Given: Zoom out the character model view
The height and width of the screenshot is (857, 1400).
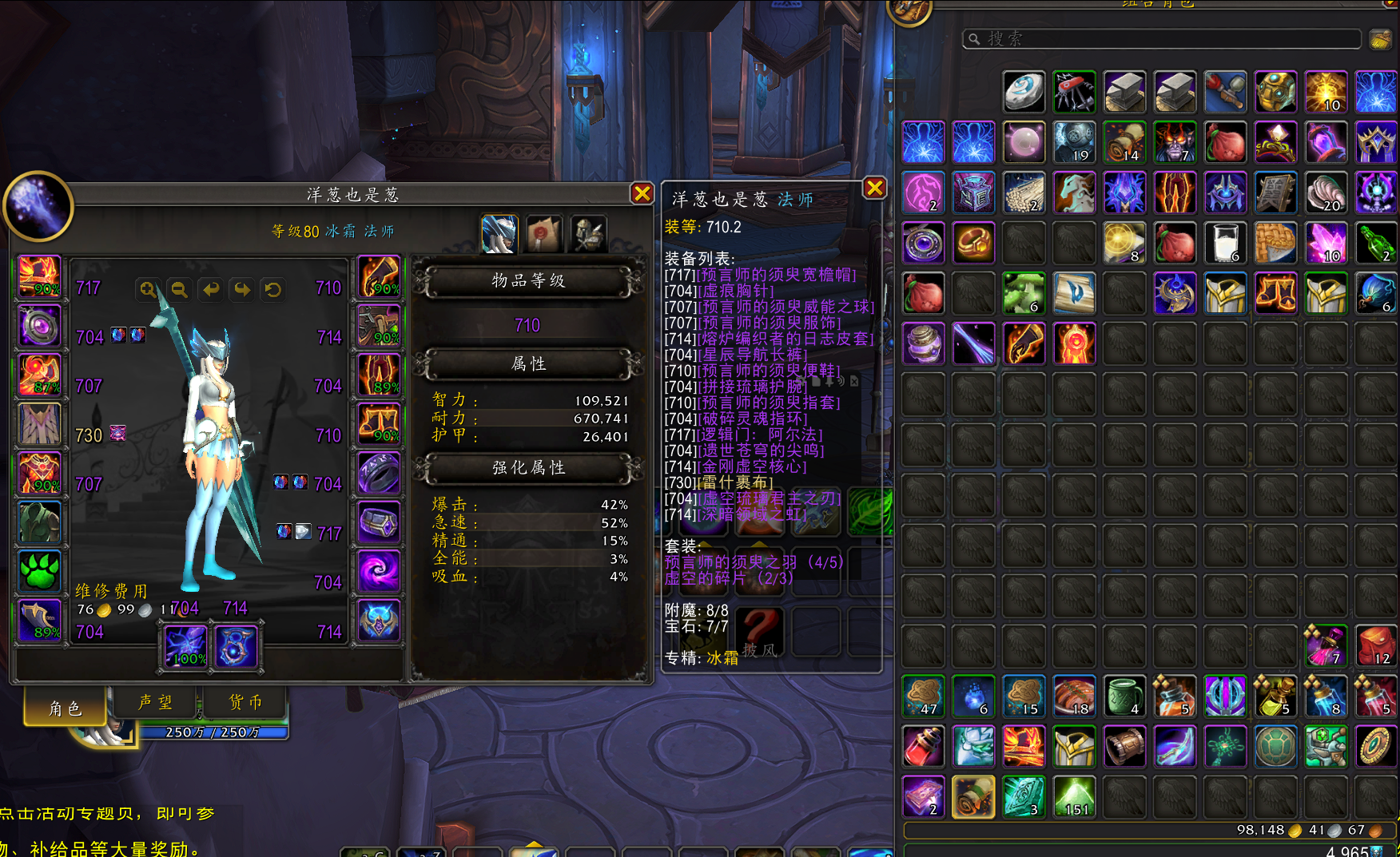Looking at the screenshot, I should click(x=179, y=289).
